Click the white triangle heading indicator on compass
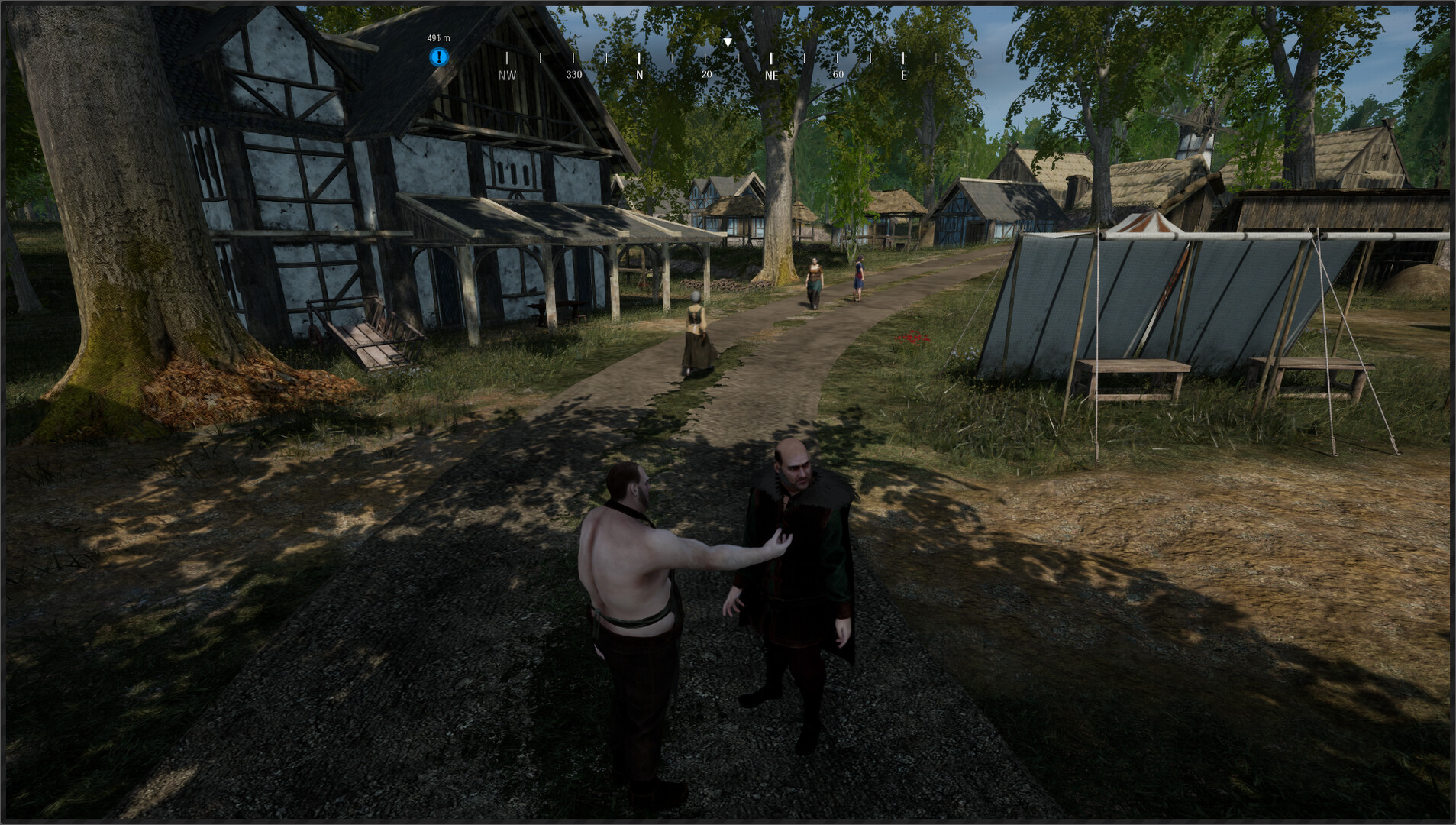 click(728, 41)
